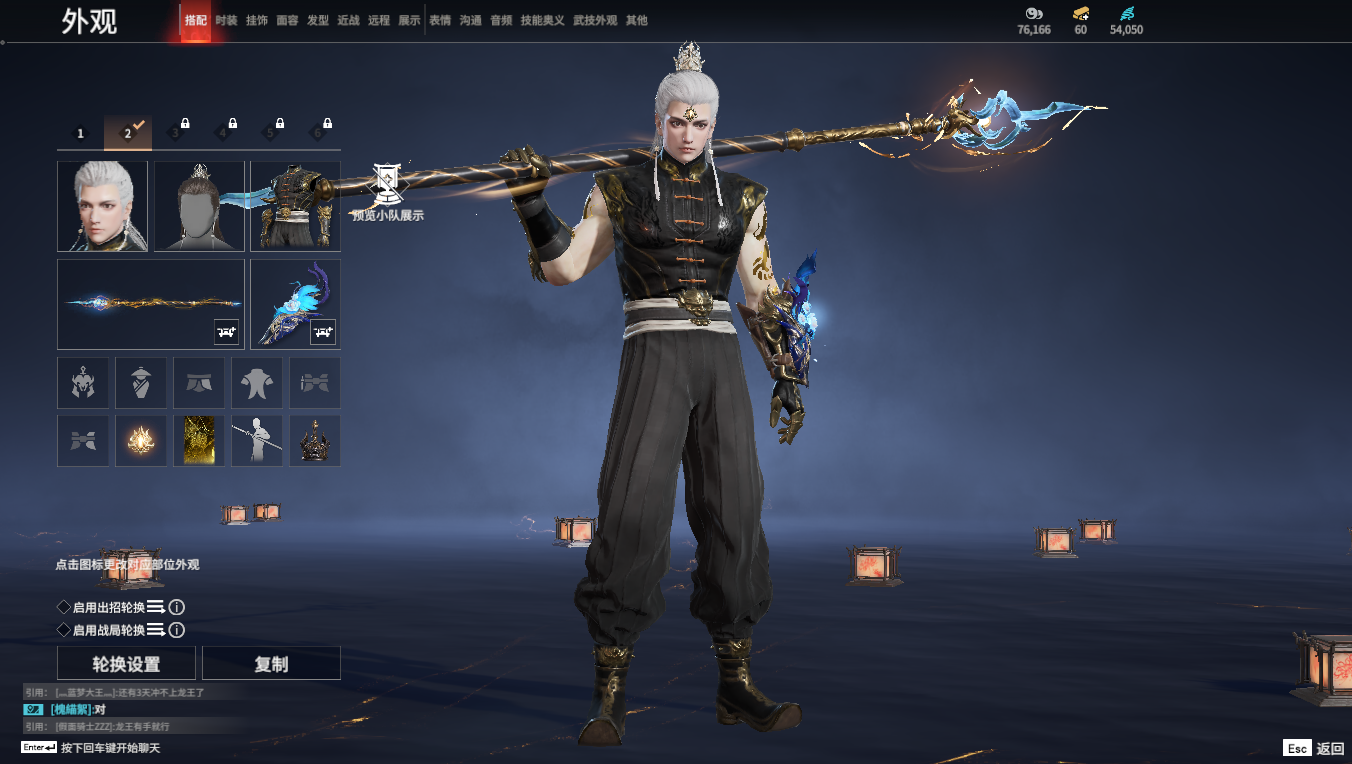This screenshot has height=764, width=1352.
Task: Switch to the 时装 (costume) tab
Action: (x=227, y=20)
